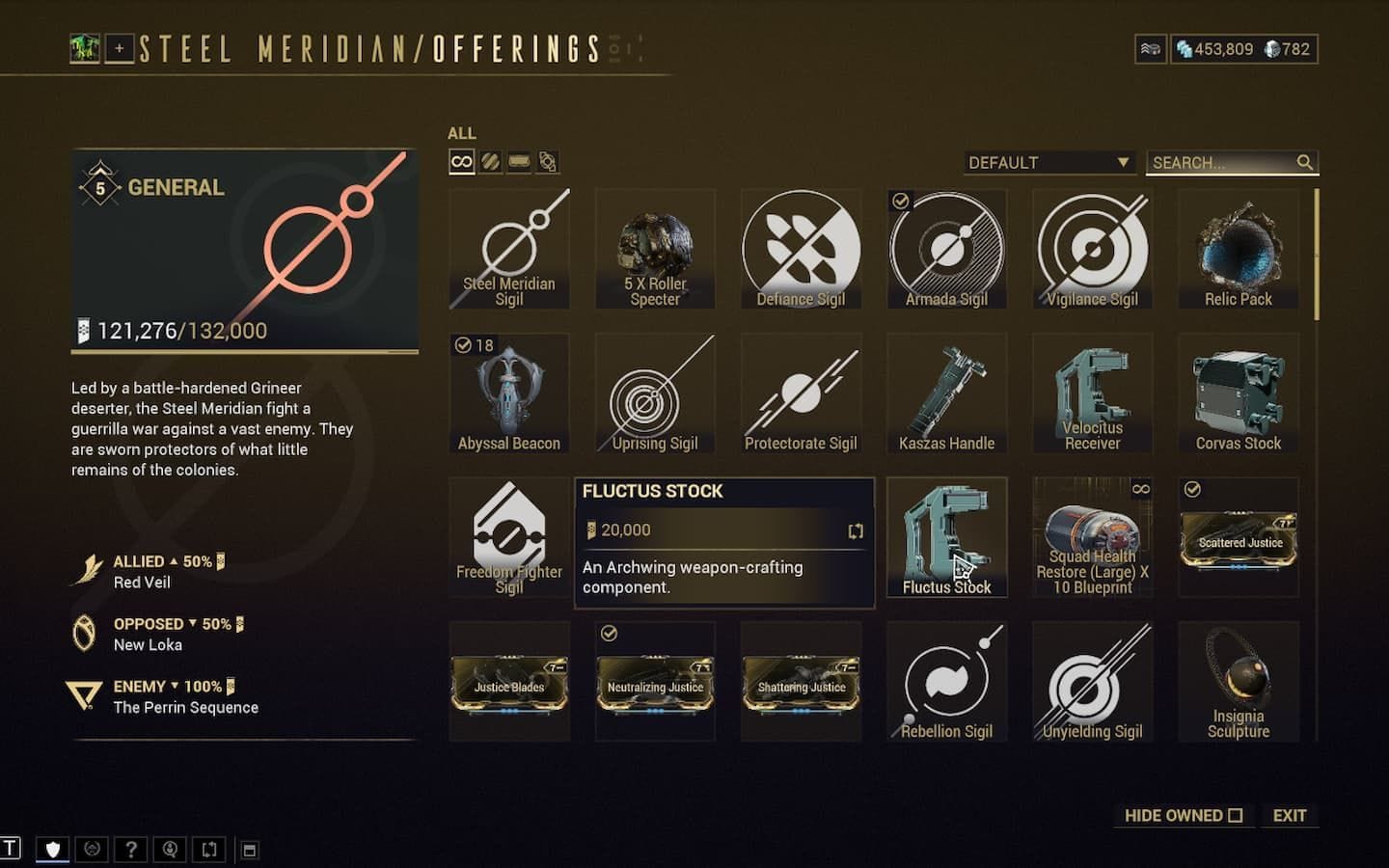Click the sigils filter icon beside the infinity filter
The image size is (1389, 868).
490,162
